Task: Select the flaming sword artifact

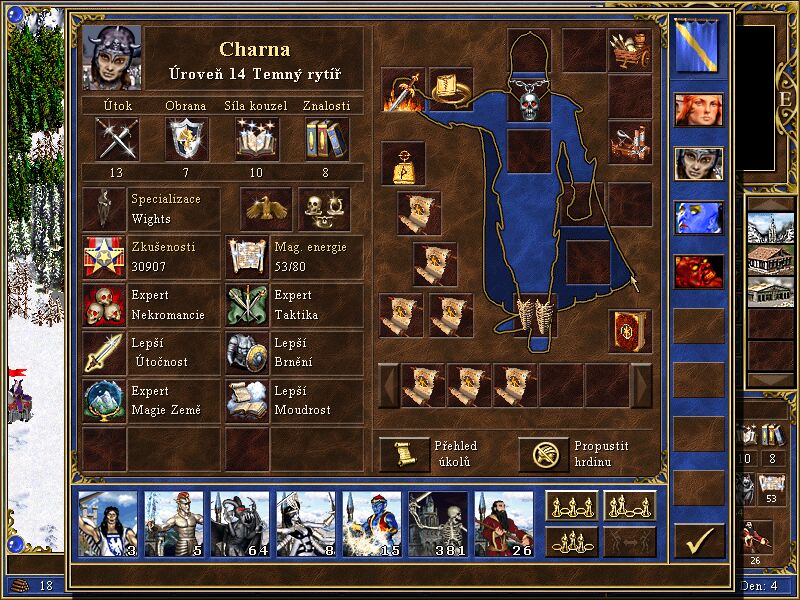Action: pyautogui.click(x=402, y=91)
